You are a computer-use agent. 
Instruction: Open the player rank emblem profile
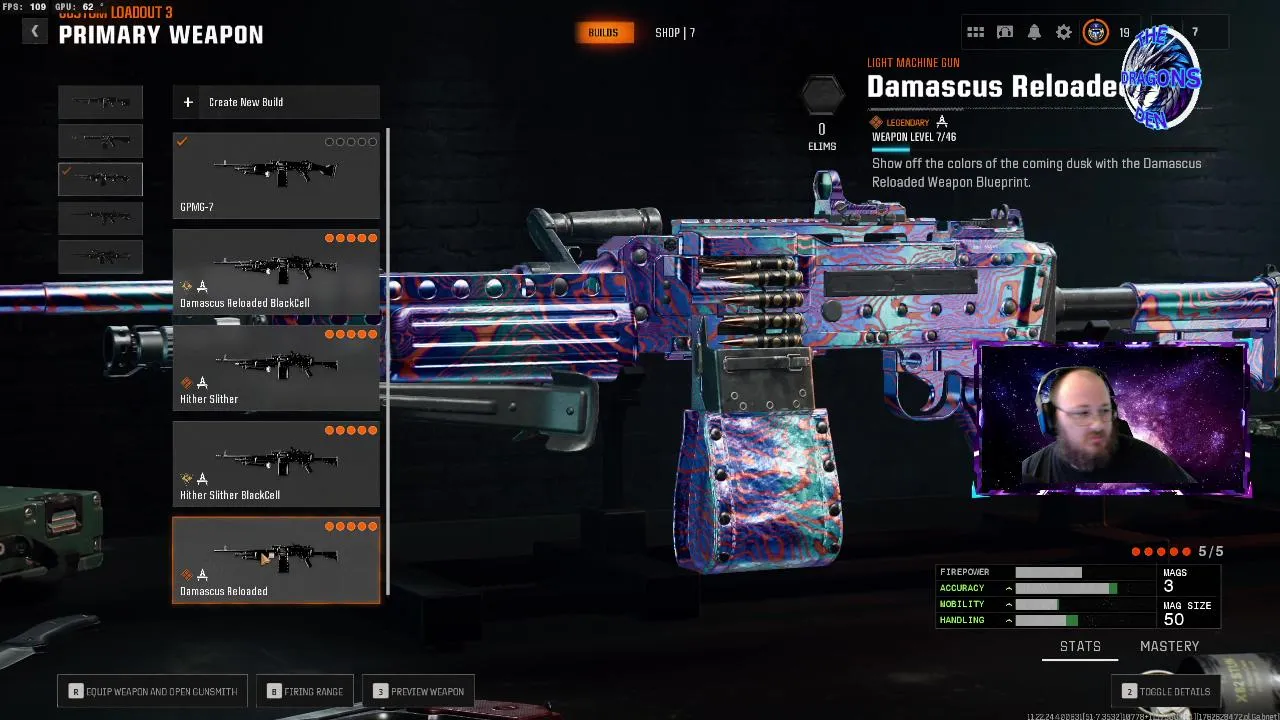[1096, 33]
